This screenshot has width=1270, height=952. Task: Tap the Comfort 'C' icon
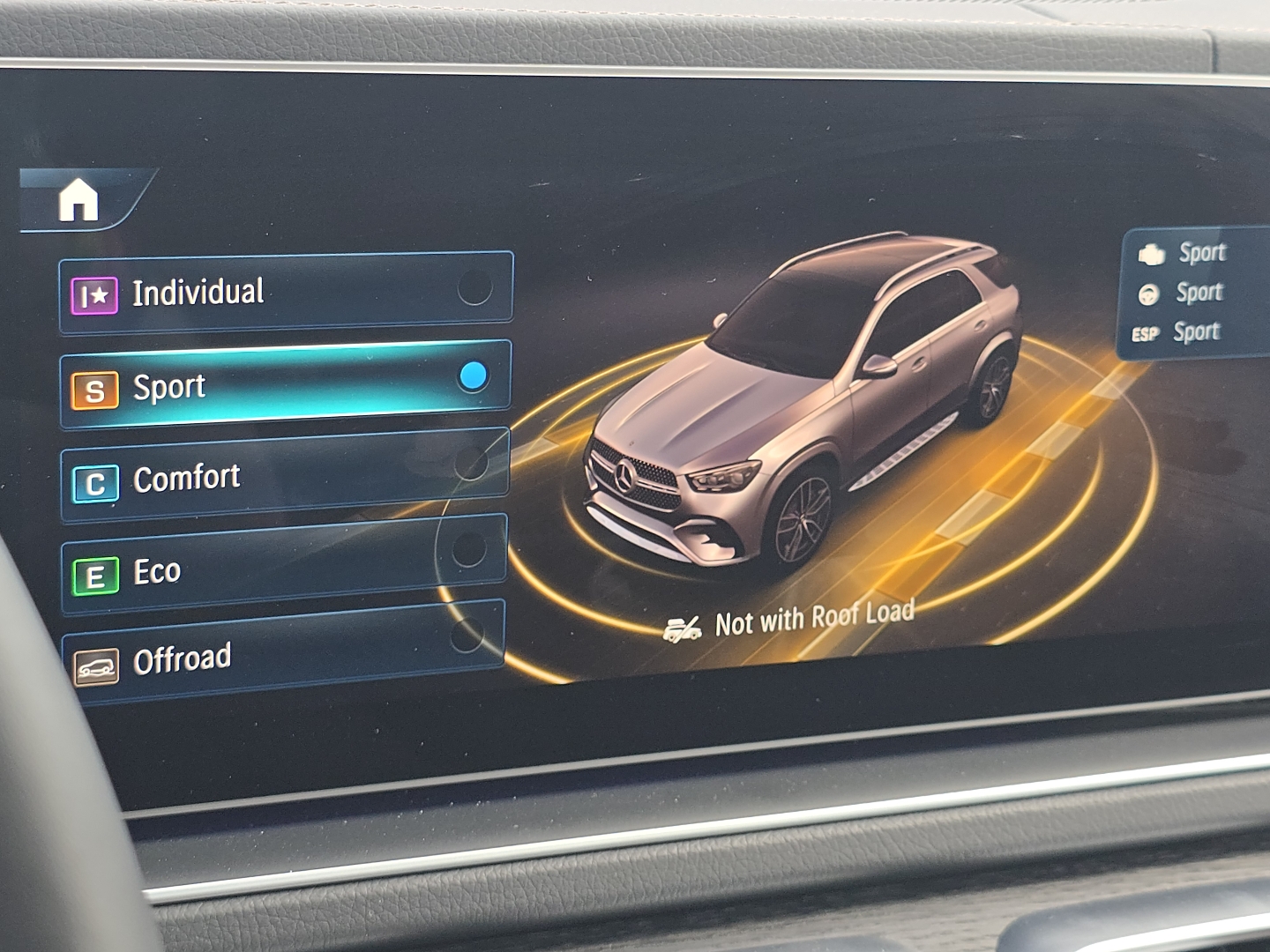click(96, 480)
